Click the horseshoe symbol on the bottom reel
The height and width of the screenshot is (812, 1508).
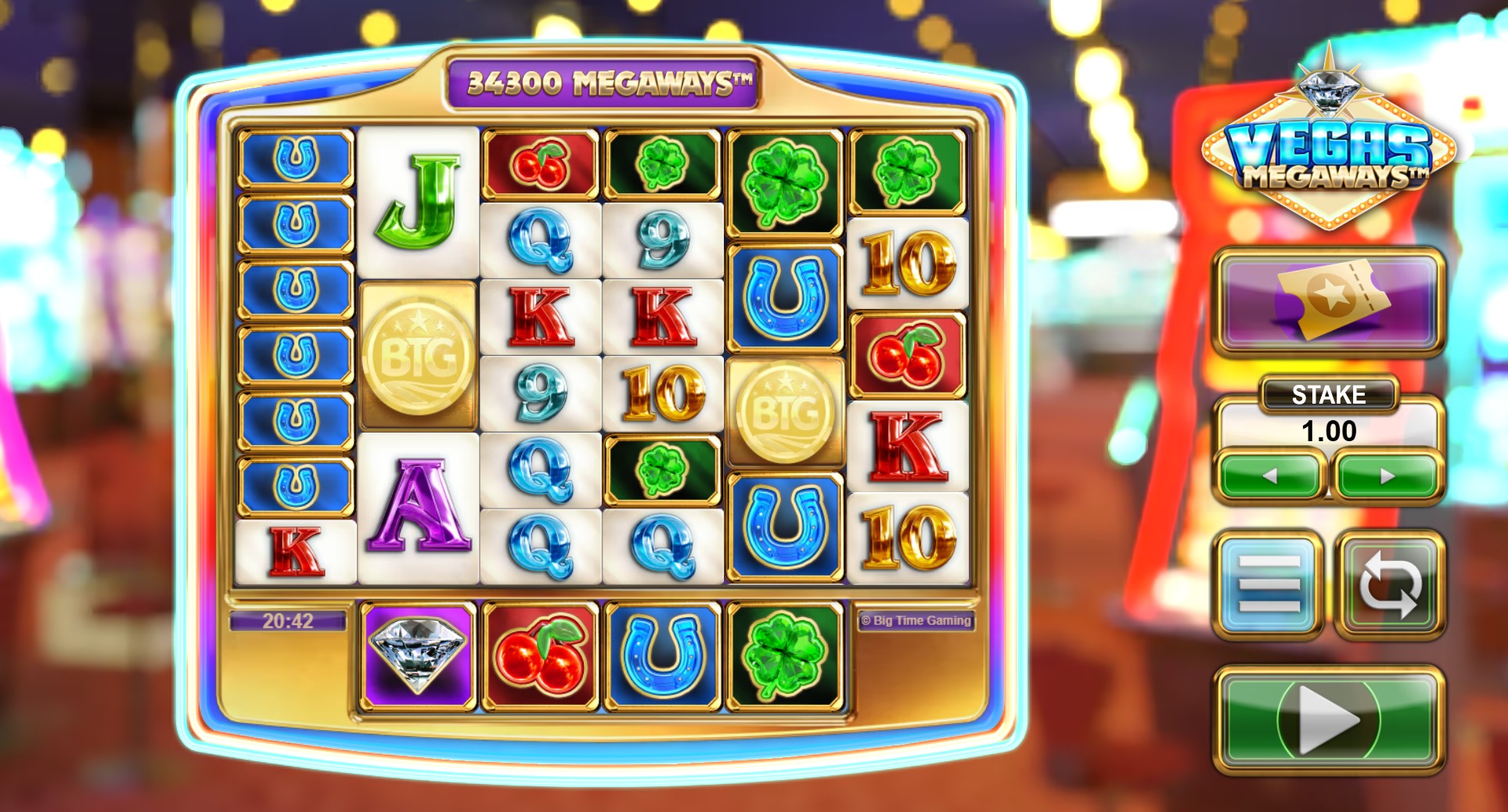coord(661,656)
